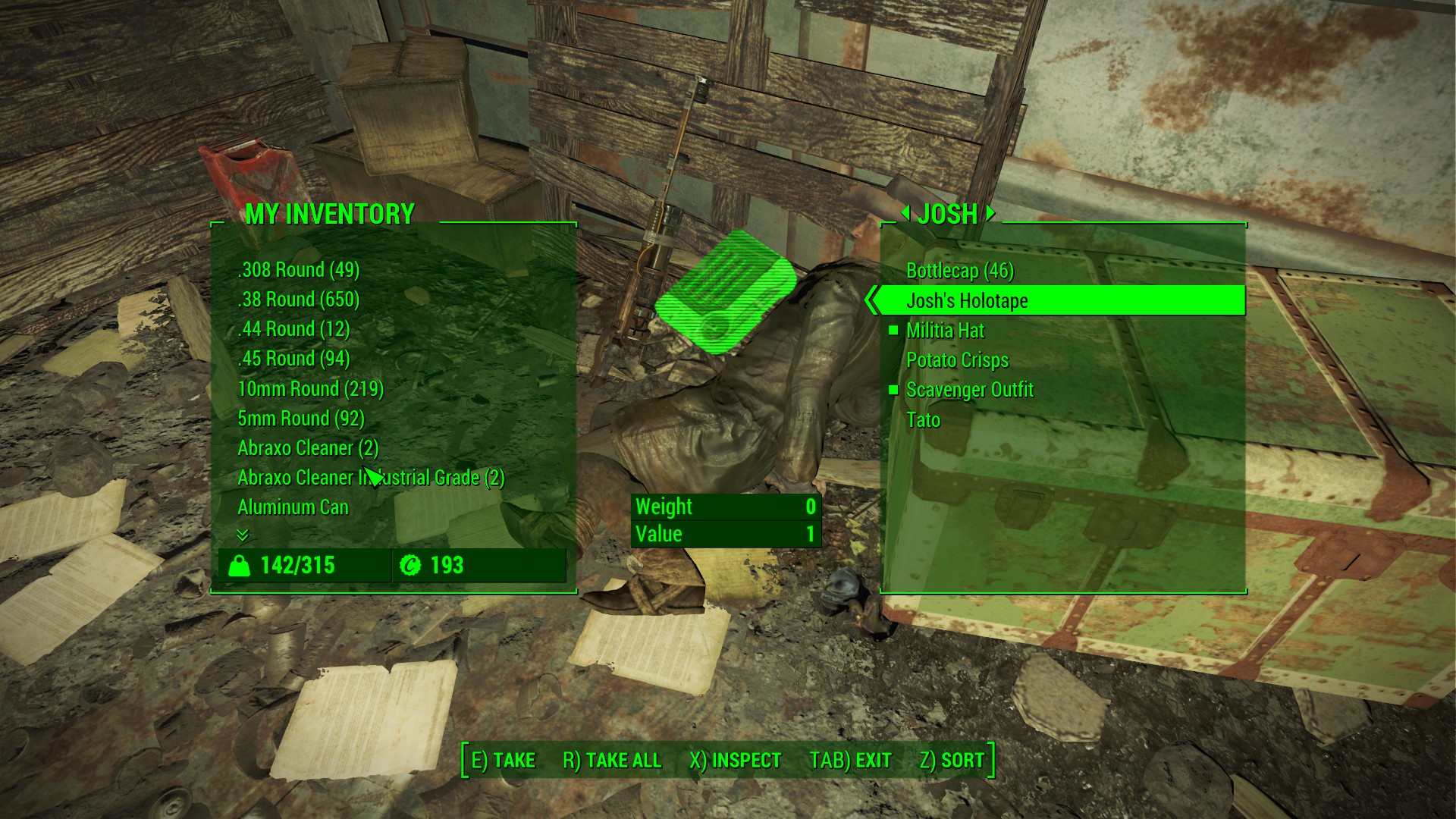Take the Tato from Josh
Viewport: 1456px width, 819px height.
(923, 420)
